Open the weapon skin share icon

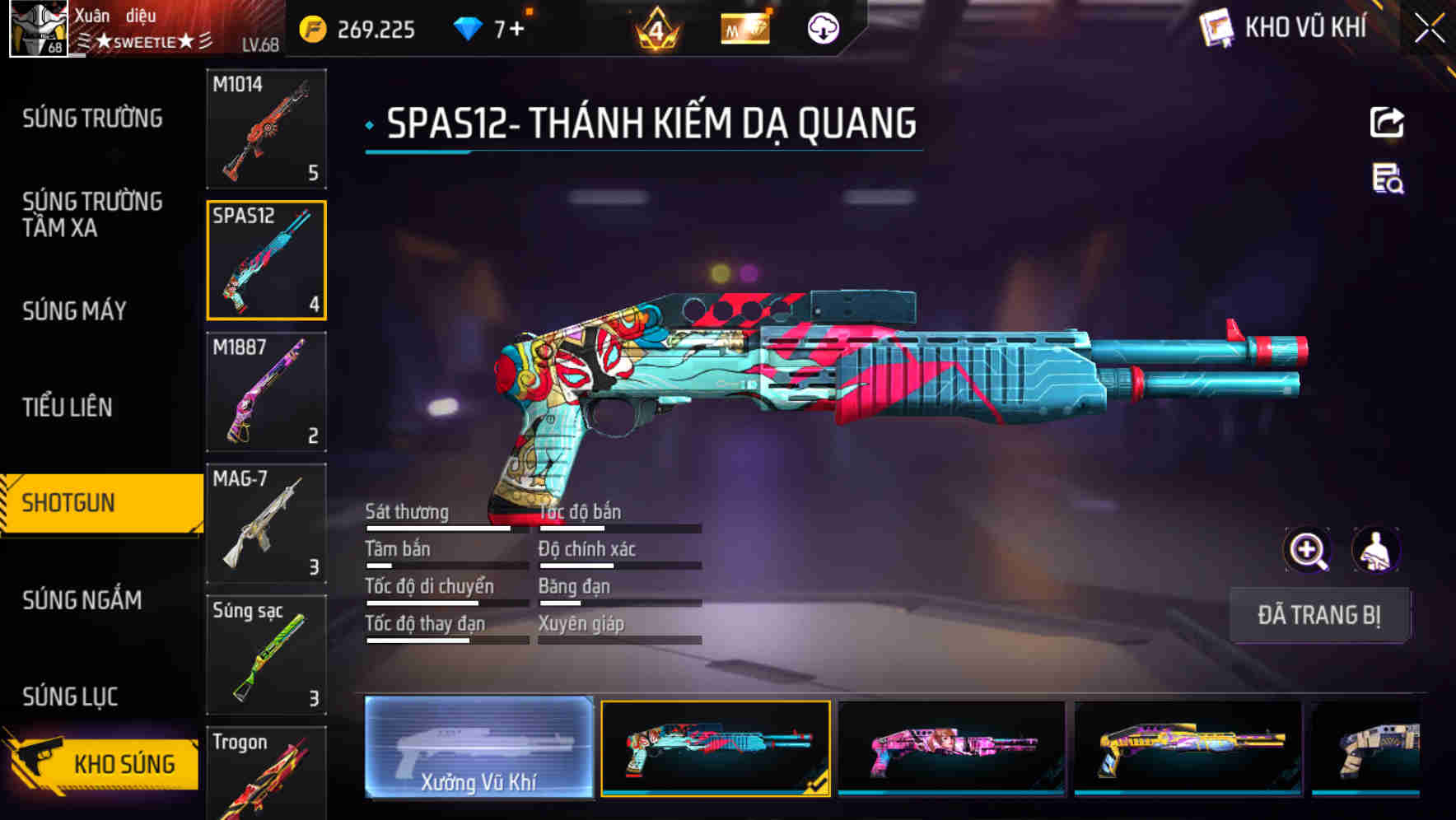coord(1386,122)
